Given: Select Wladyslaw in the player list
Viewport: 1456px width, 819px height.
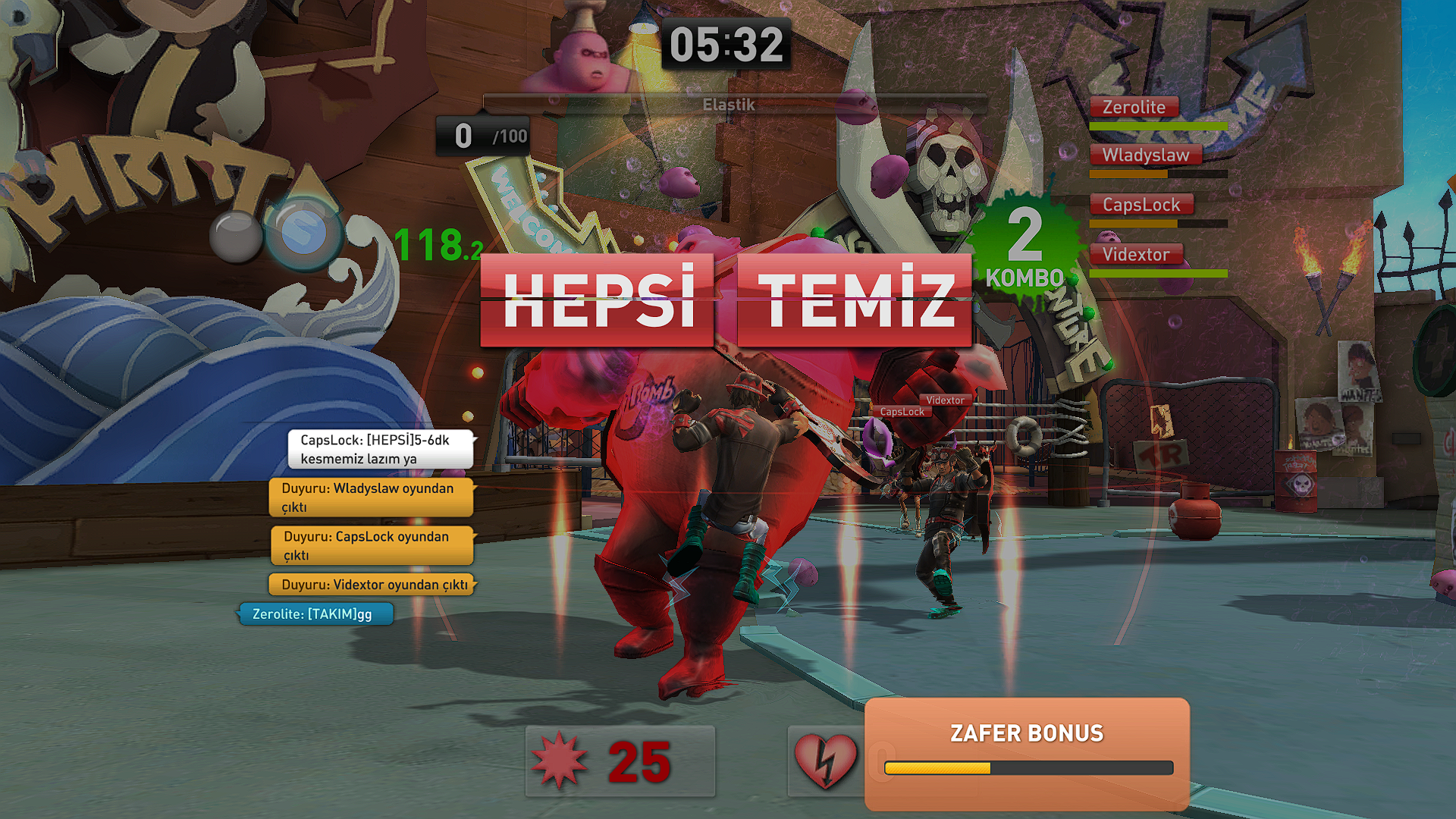Looking at the screenshot, I should 1148,155.
